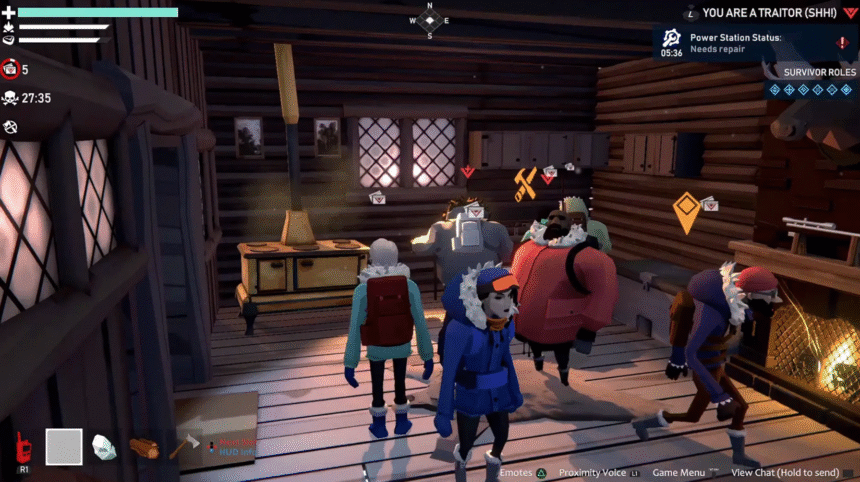Click the orange crossed-tools repair marker
The height and width of the screenshot is (482, 860).
(525, 184)
